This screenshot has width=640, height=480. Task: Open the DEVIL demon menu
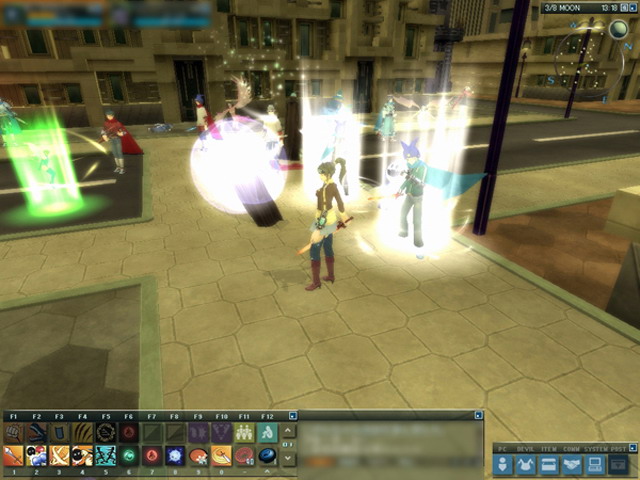tap(526, 464)
